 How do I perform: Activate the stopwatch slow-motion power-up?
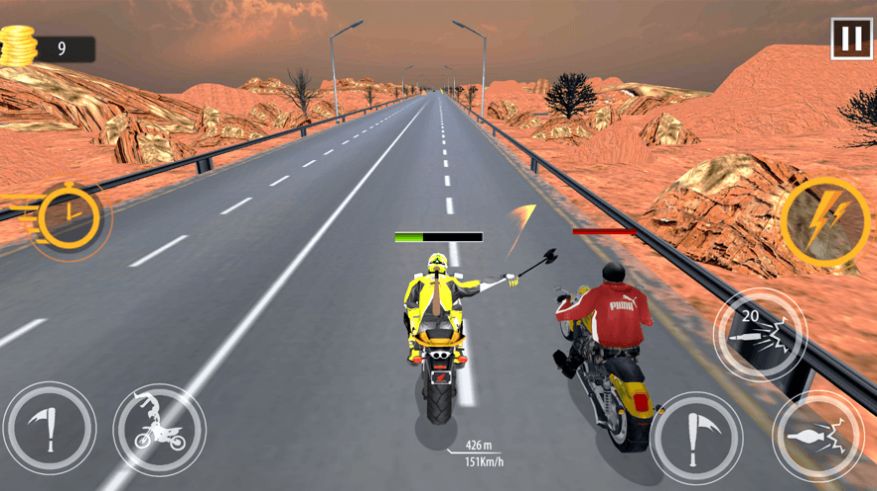69,215
